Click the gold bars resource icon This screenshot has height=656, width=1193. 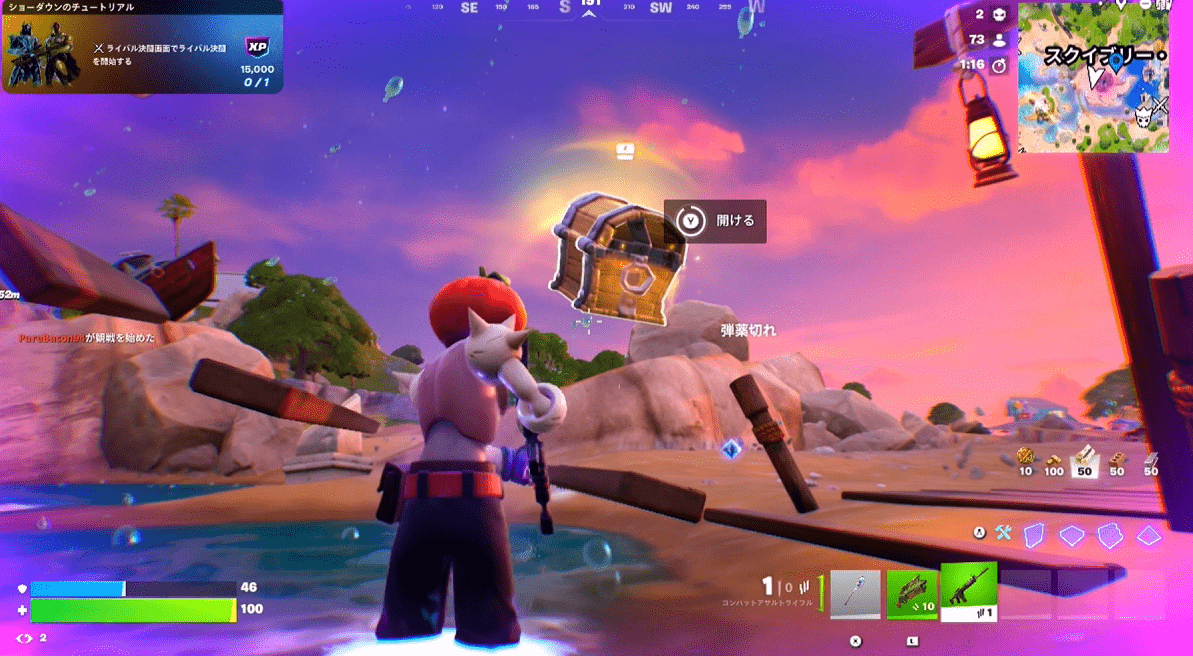click(x=1054, y=459)
